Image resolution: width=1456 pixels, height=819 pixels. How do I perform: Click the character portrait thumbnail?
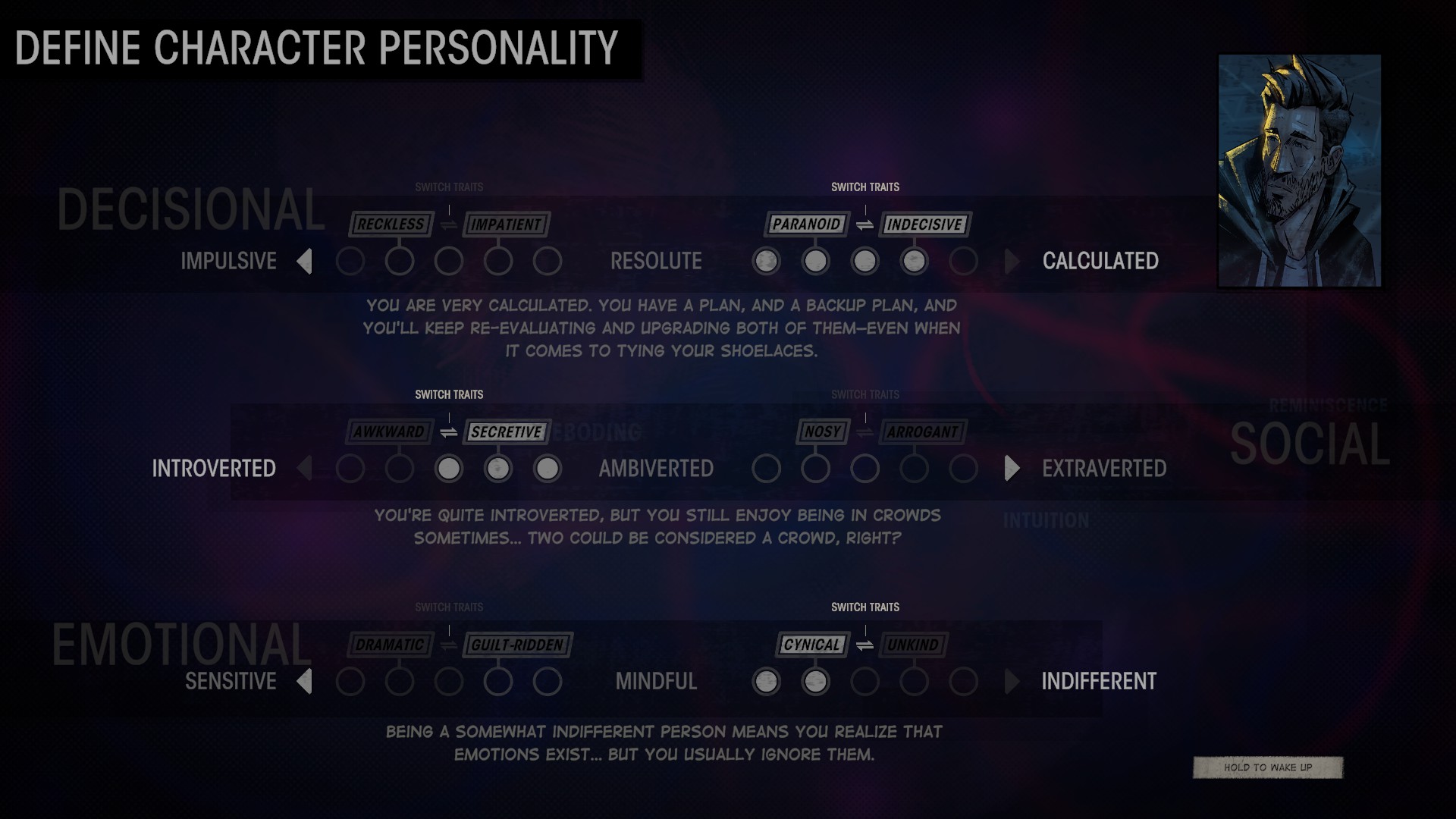tap(1299, 171)
